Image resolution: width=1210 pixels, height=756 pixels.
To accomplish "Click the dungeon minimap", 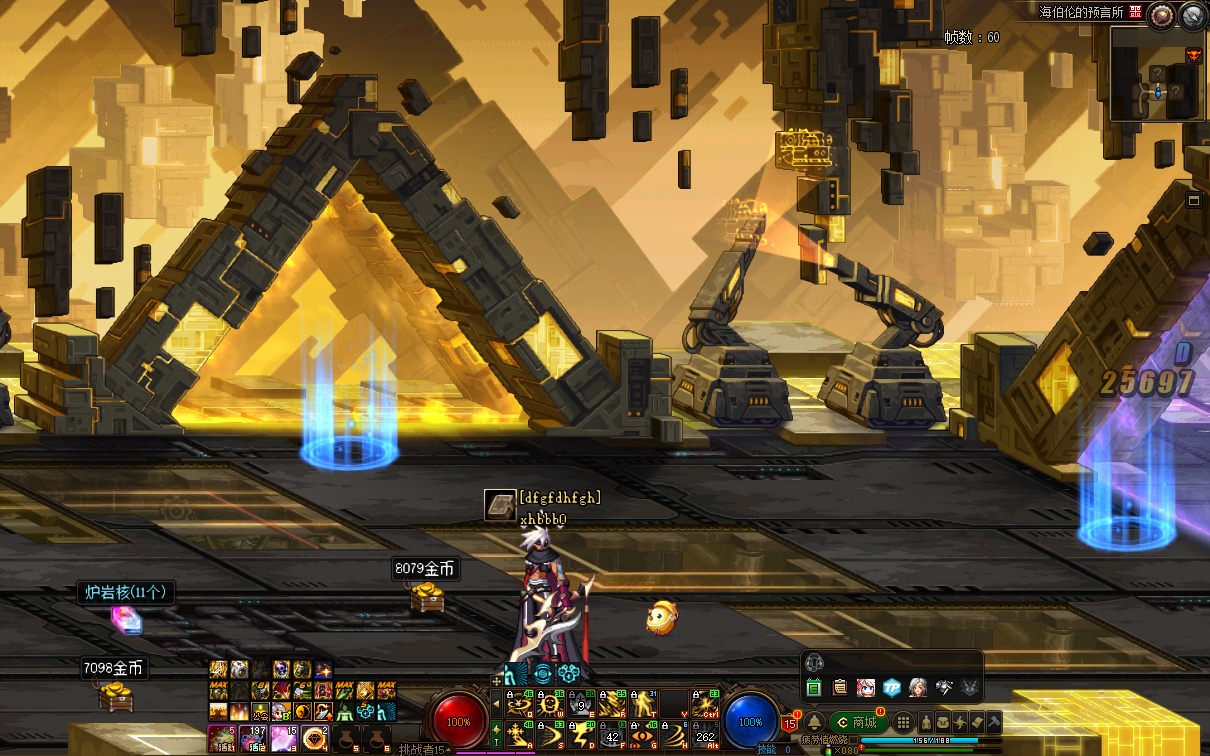I will tap(1156, 83).
